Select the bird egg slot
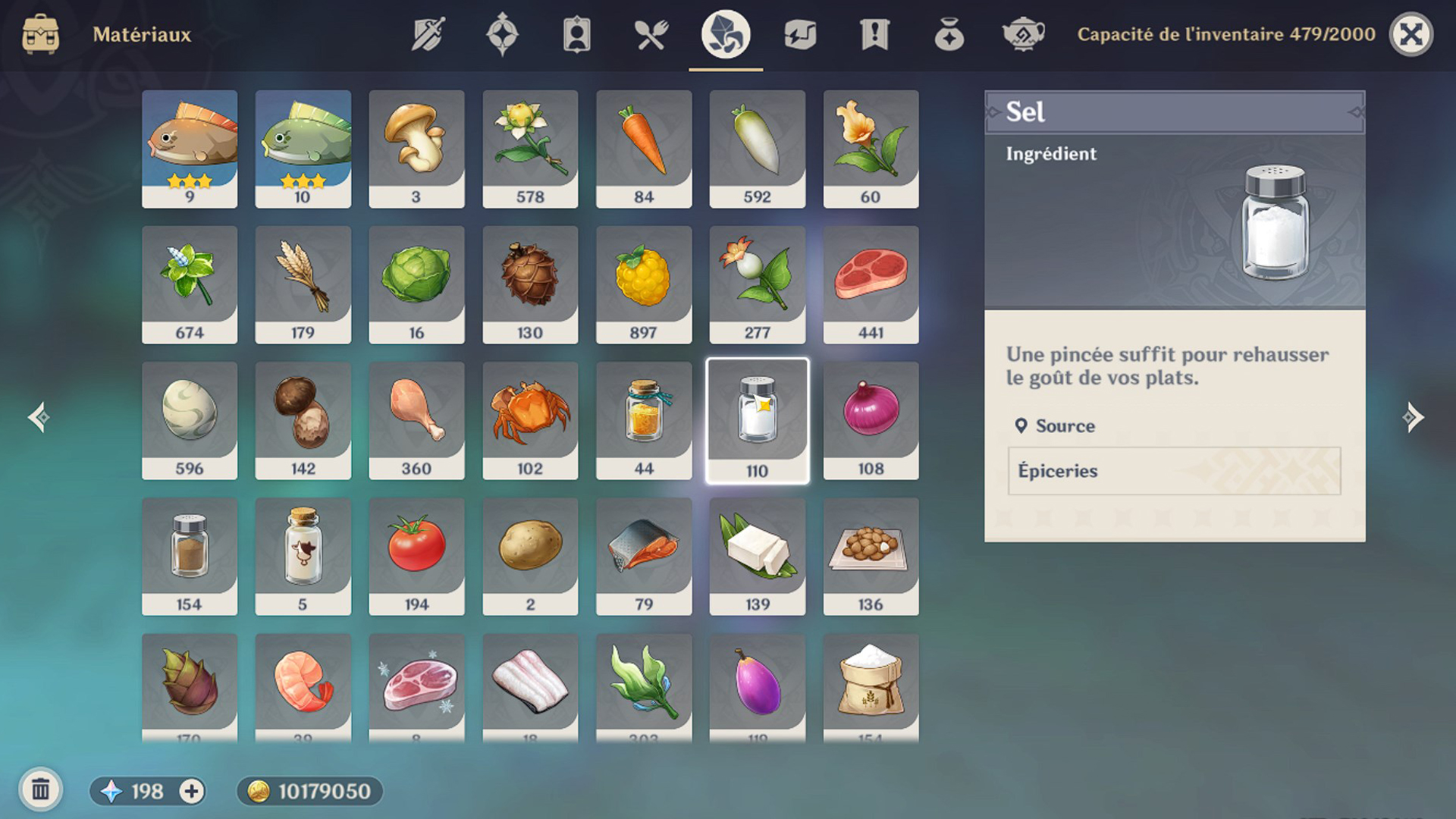This screenshot has width=1456, height=819. (x=190, y=420)
